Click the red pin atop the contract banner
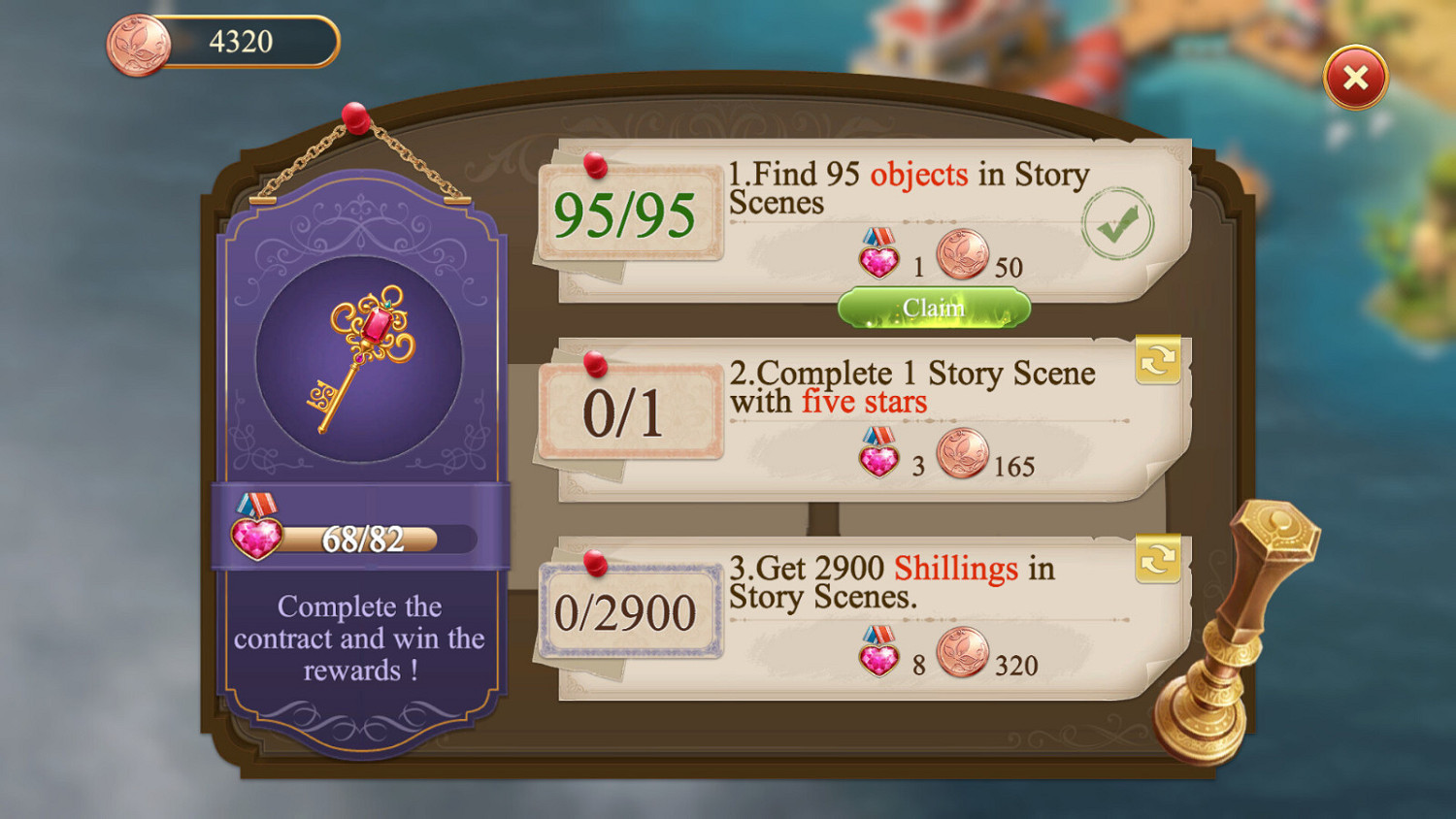 [355, 119]
